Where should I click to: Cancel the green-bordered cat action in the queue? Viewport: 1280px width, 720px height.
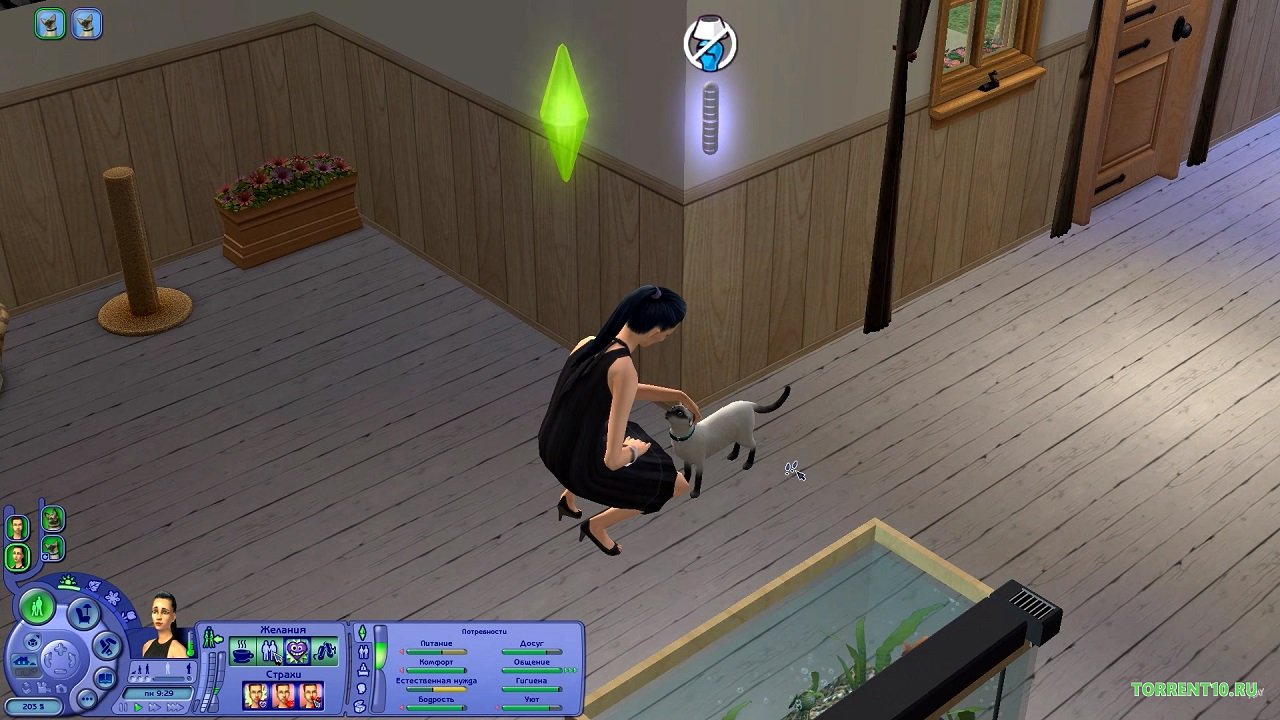[49, 23]
